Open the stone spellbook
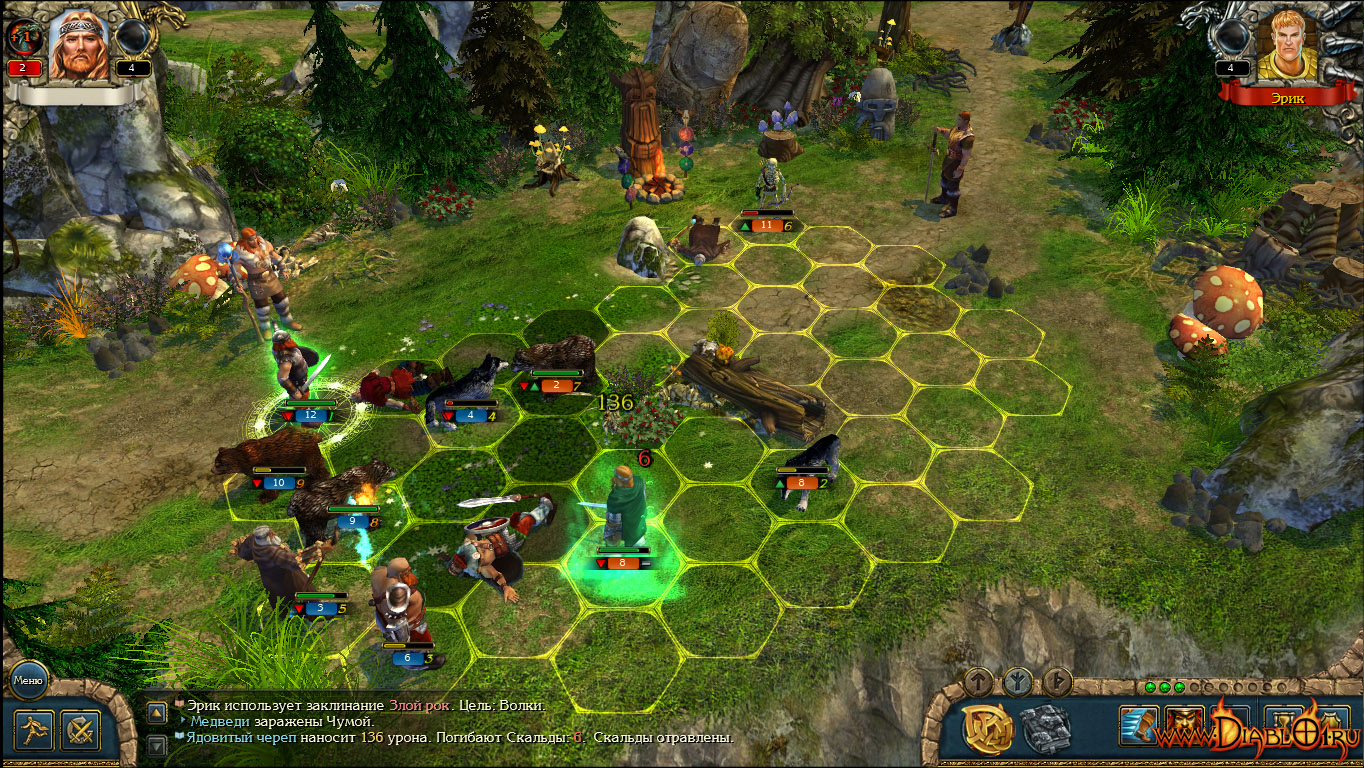Image resolution: width=1364 pixels, height=768 pixels. [1046, 728]
